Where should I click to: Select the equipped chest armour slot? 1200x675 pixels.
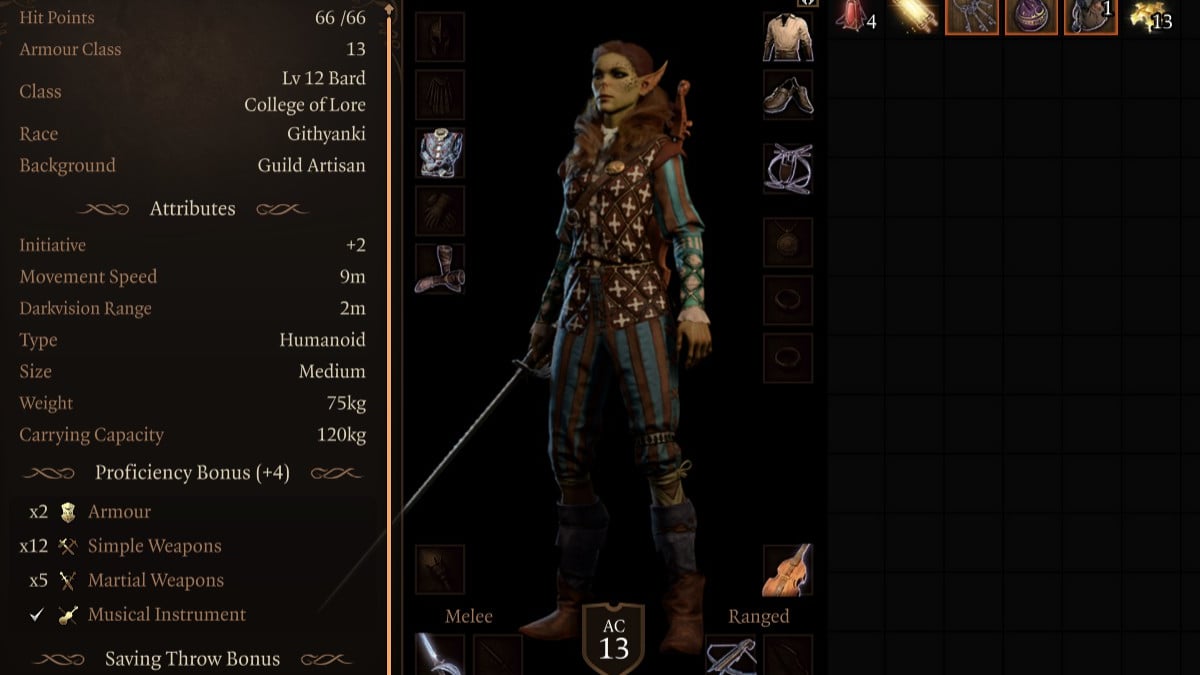pos(439,153)
